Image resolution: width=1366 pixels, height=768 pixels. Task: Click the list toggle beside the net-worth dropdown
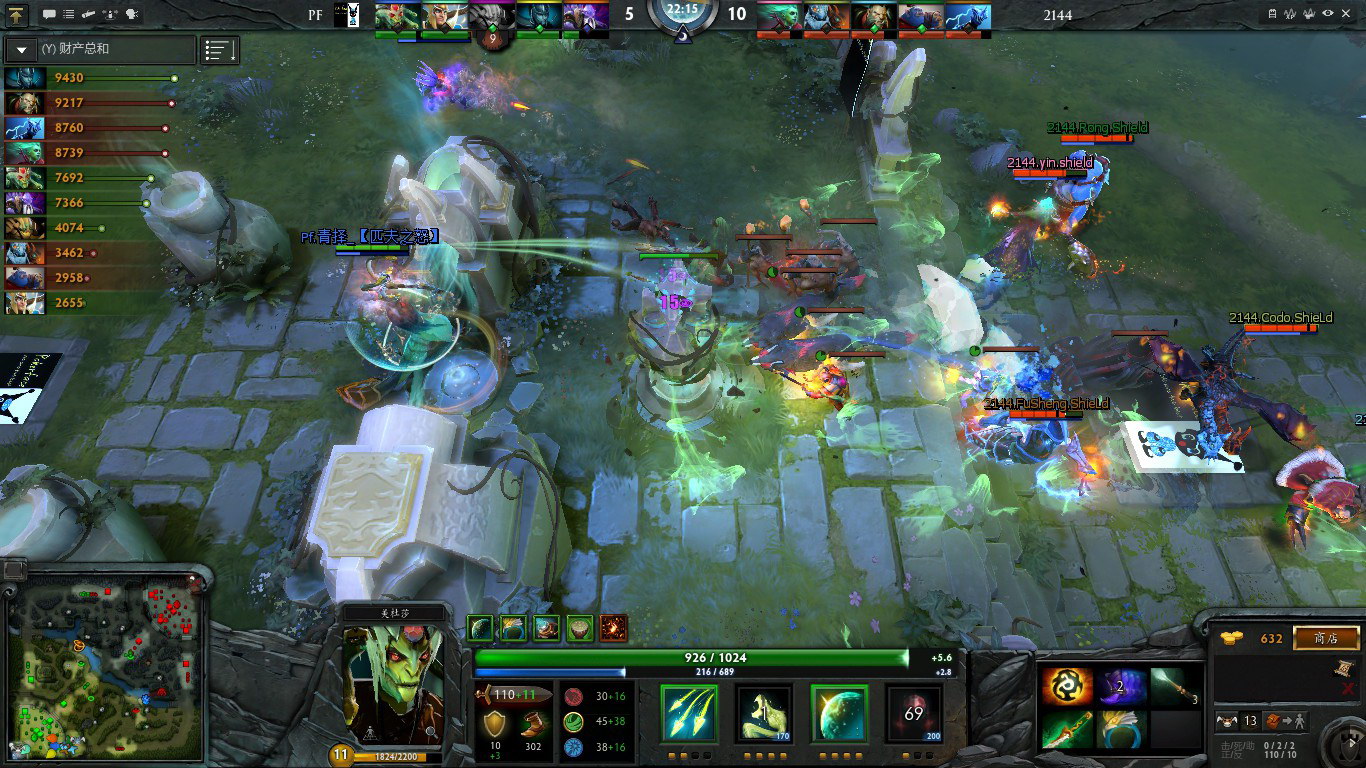(x=220, y=50)
